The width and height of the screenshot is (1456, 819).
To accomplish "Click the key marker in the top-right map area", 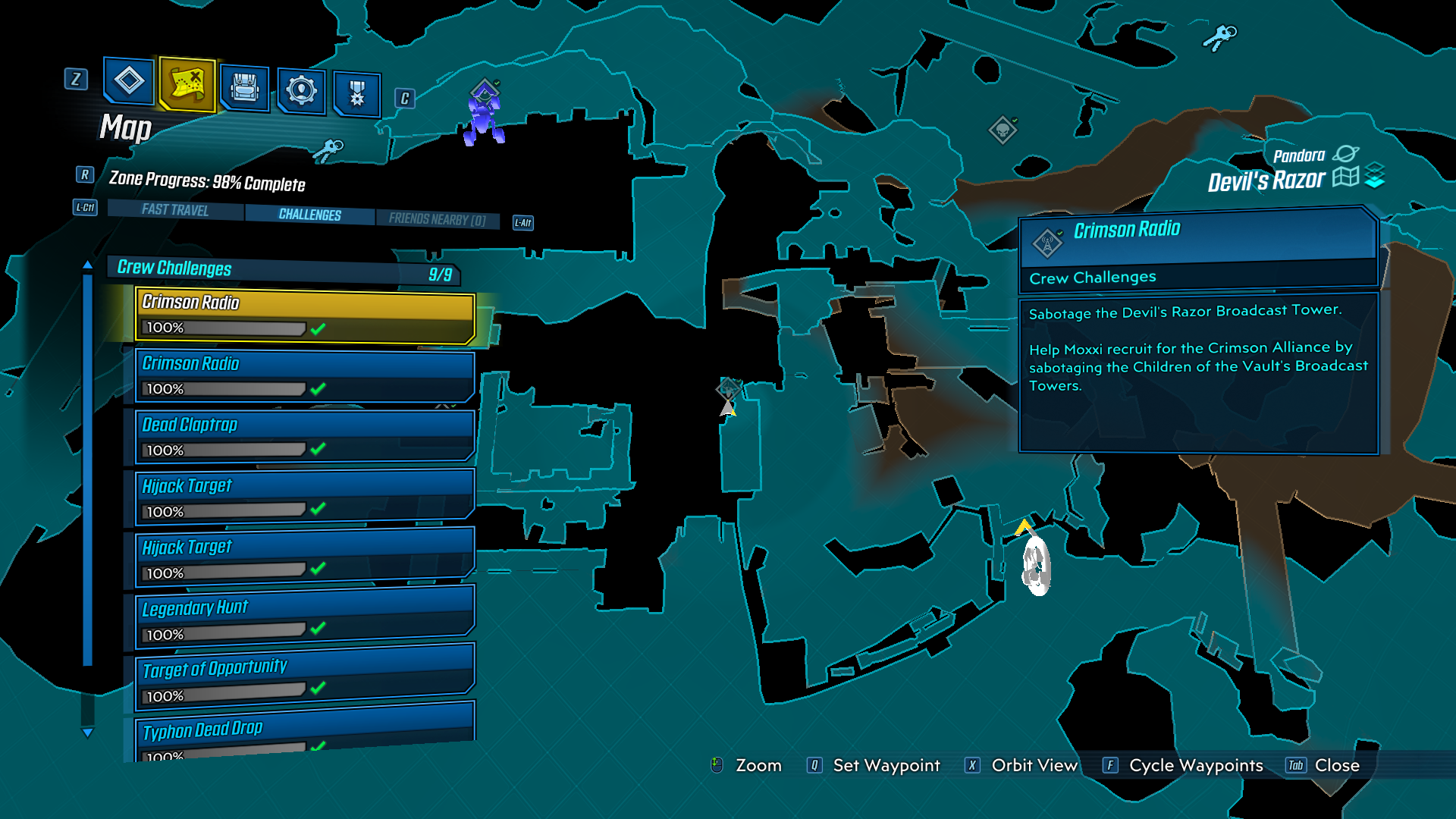I will pos(1219,36).
